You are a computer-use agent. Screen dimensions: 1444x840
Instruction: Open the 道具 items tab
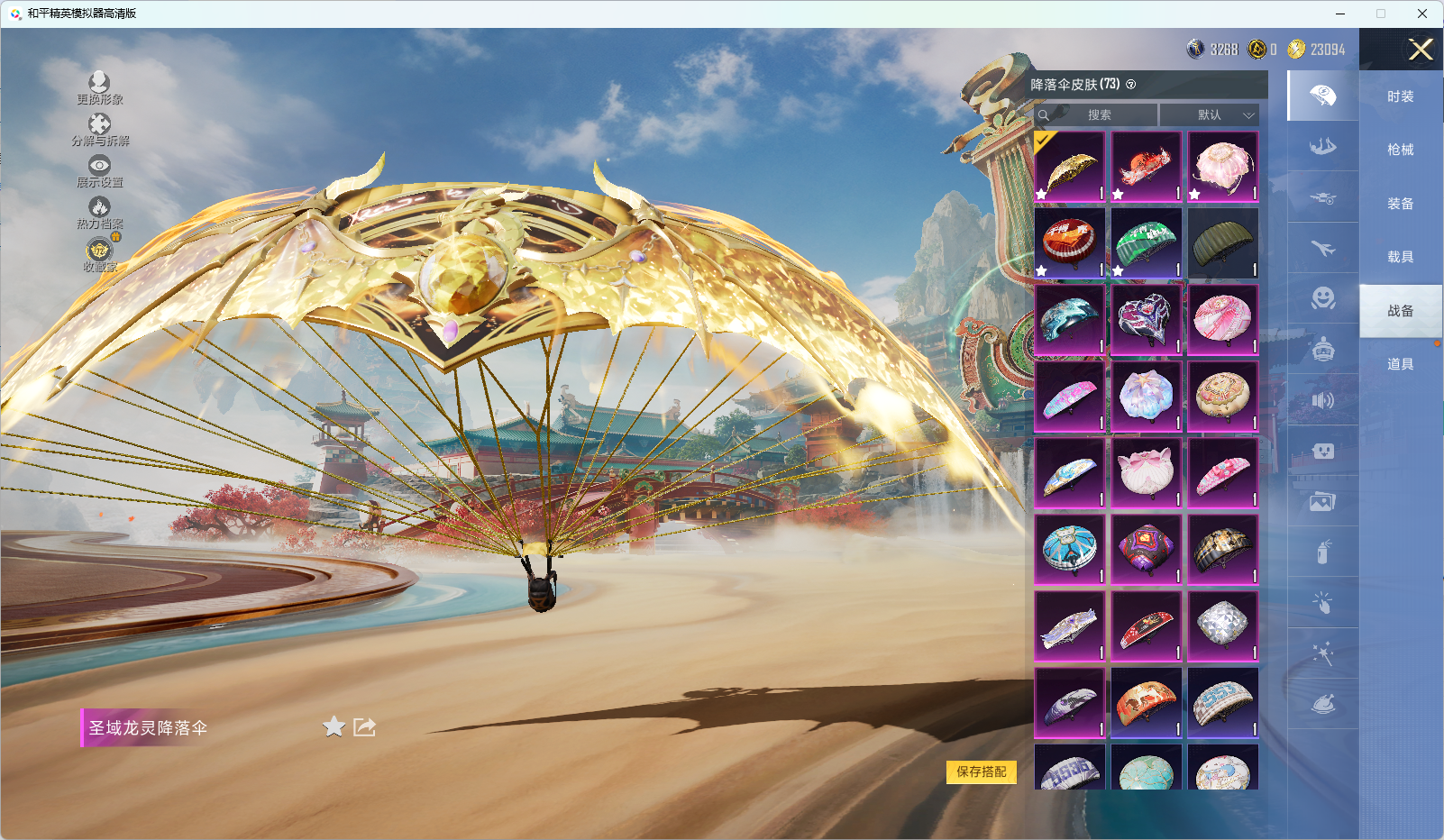(x=1400, y=364)
